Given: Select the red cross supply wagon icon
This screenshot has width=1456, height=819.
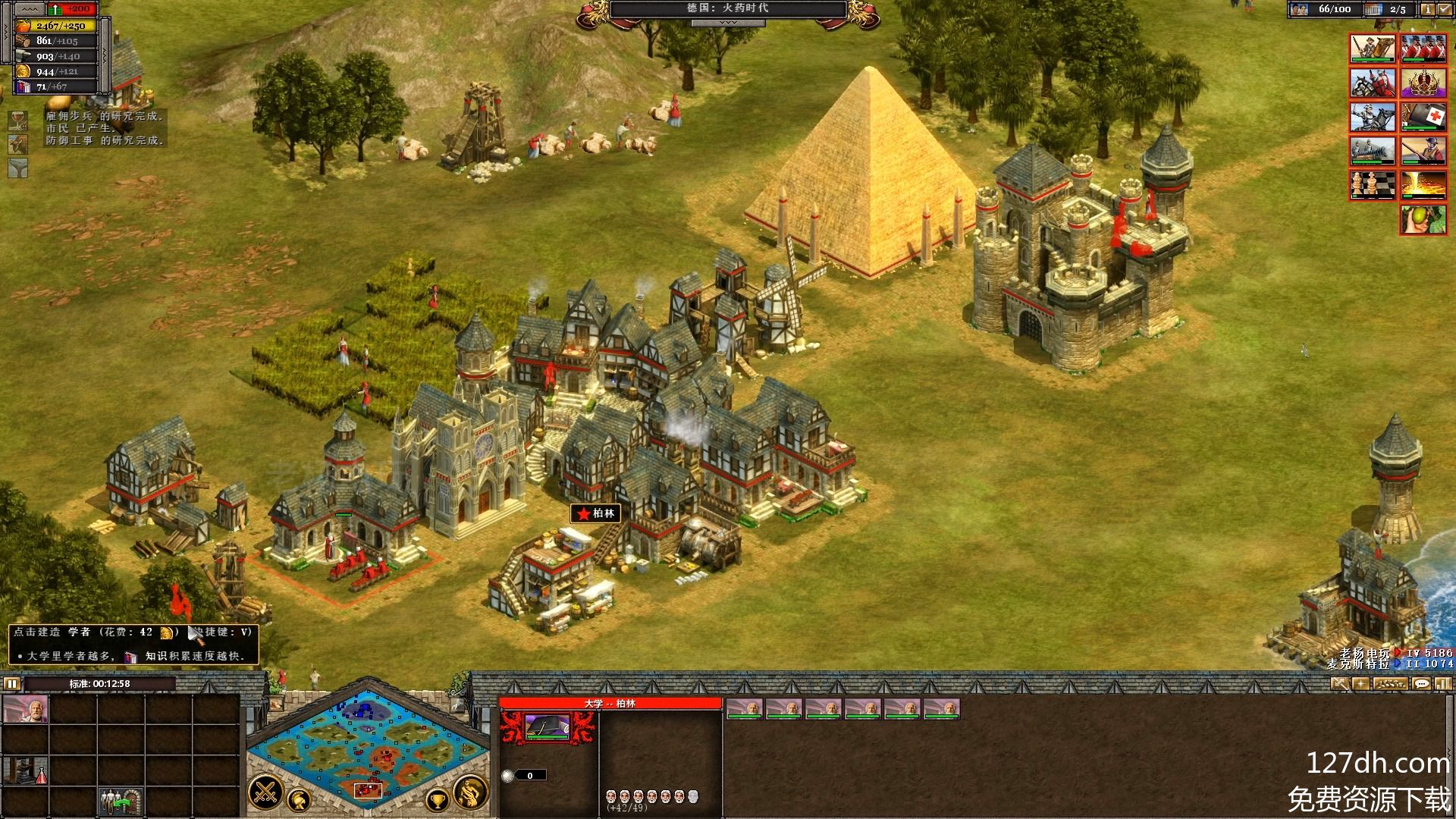Looking at the screenshot, I should tap(1423, 117).
